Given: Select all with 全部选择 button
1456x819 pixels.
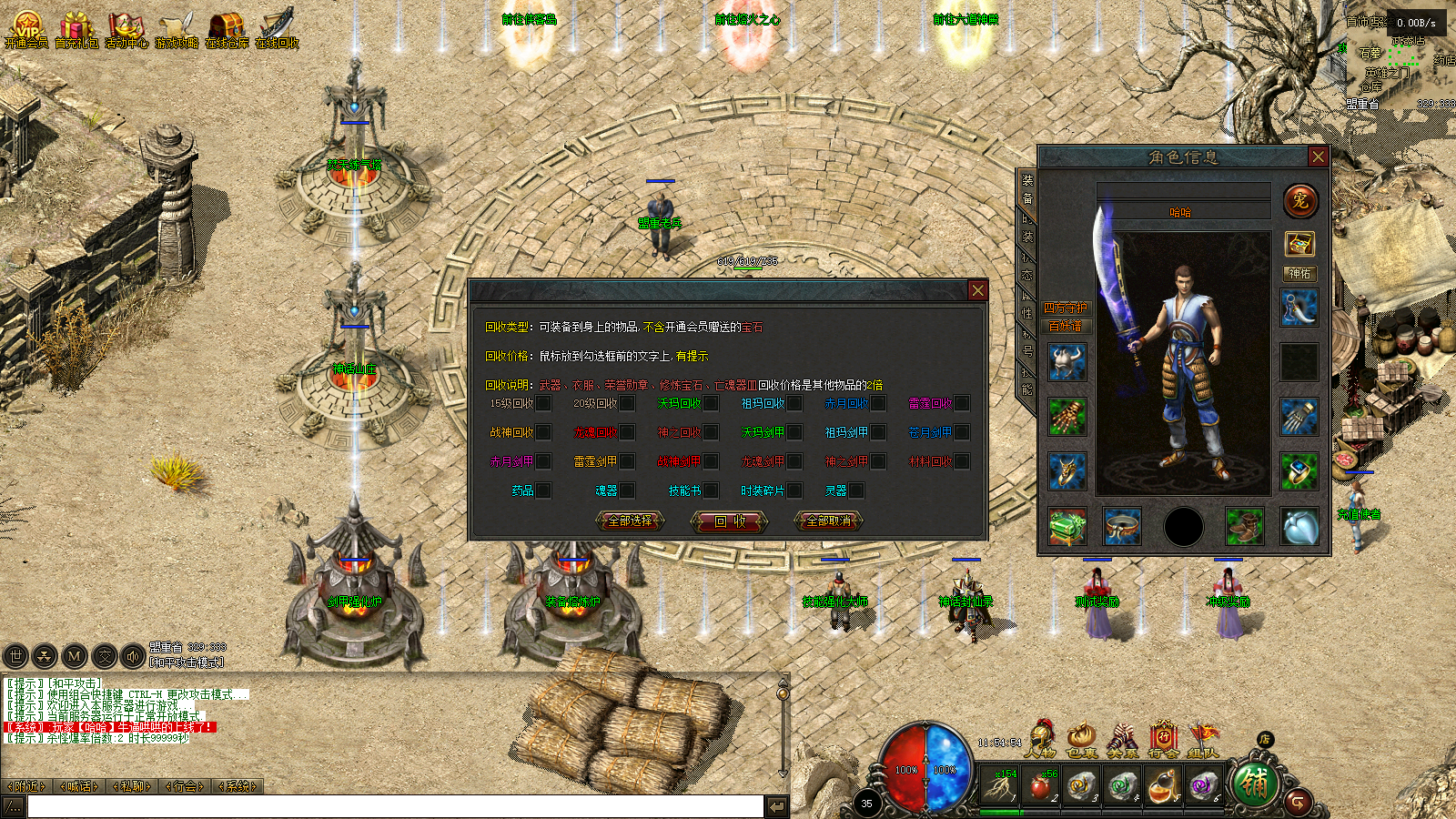Looking at the screenshot, I should [630, 521].
